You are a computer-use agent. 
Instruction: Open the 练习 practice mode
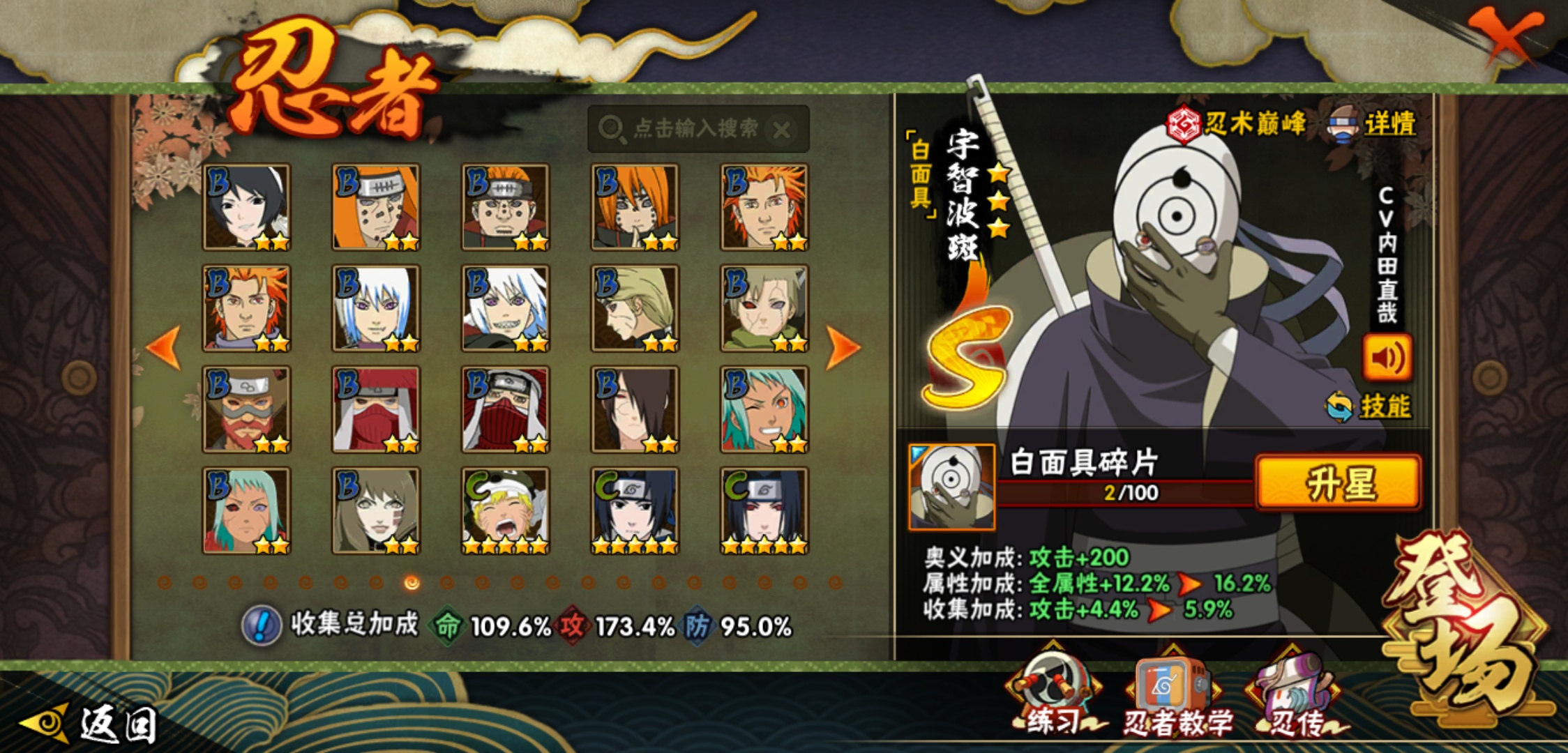1052,697
